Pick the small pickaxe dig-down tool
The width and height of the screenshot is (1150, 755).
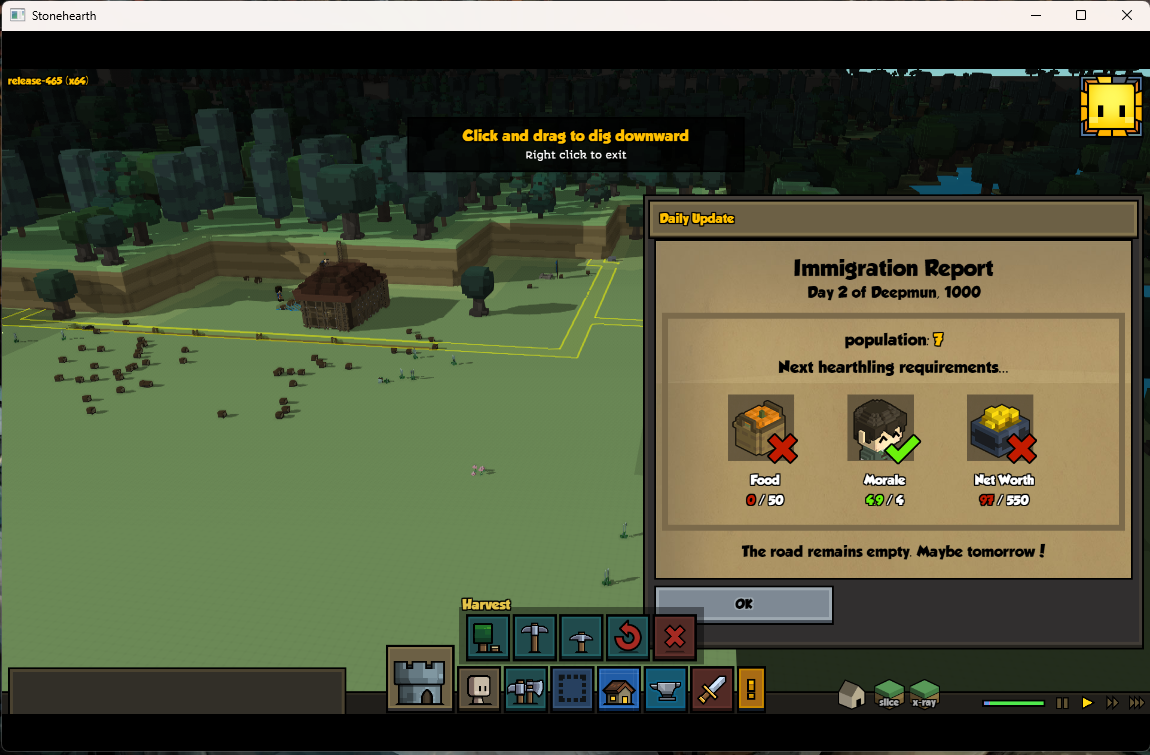pos(581,636)
